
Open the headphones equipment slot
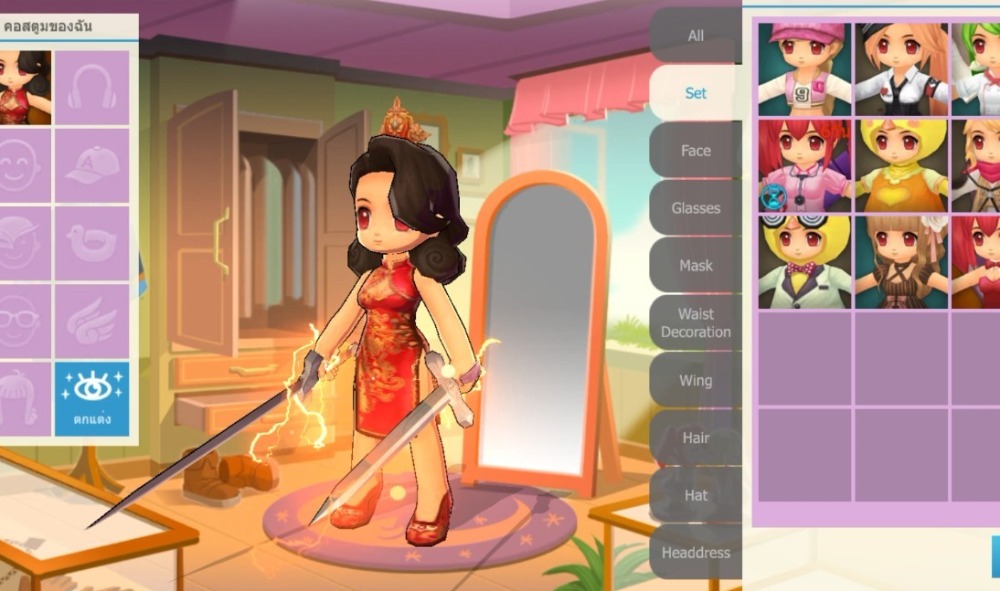coord(92,88)
